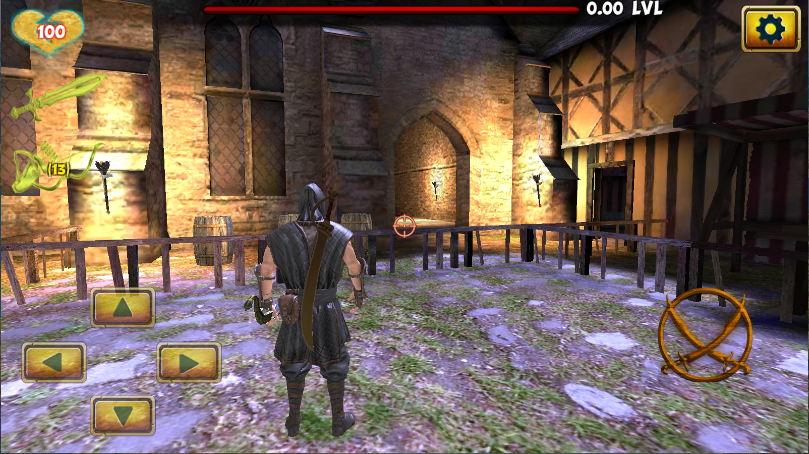Open the gear settings button

(x=769, y=29)
